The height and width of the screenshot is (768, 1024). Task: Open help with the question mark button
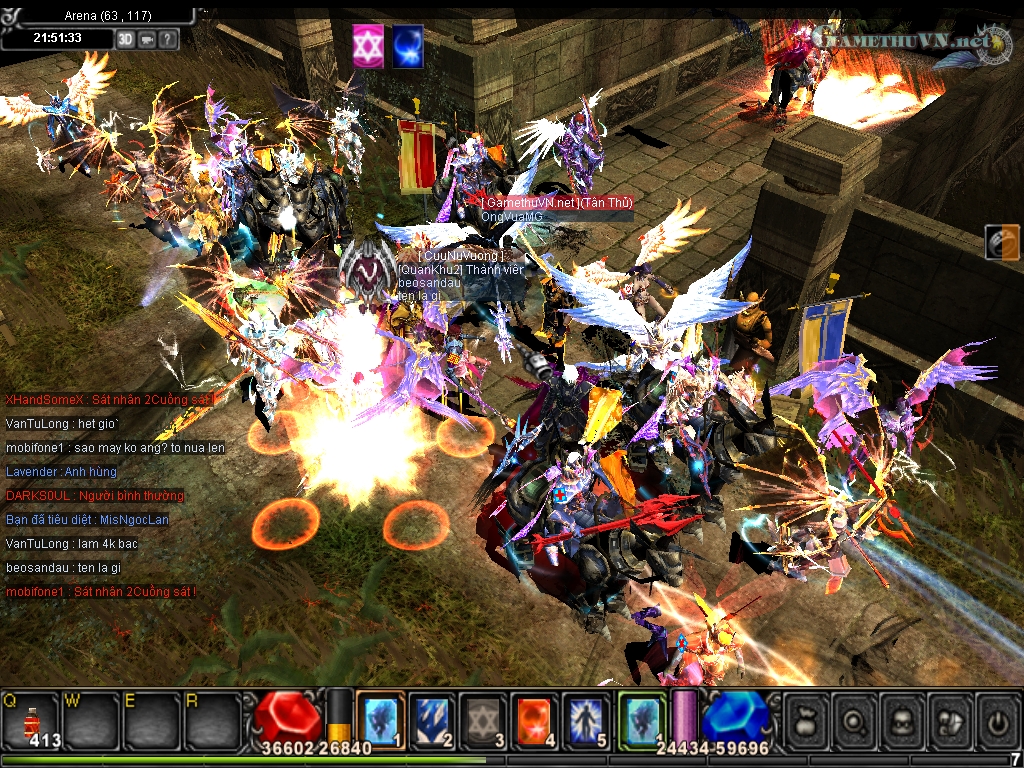click(168, 39)
